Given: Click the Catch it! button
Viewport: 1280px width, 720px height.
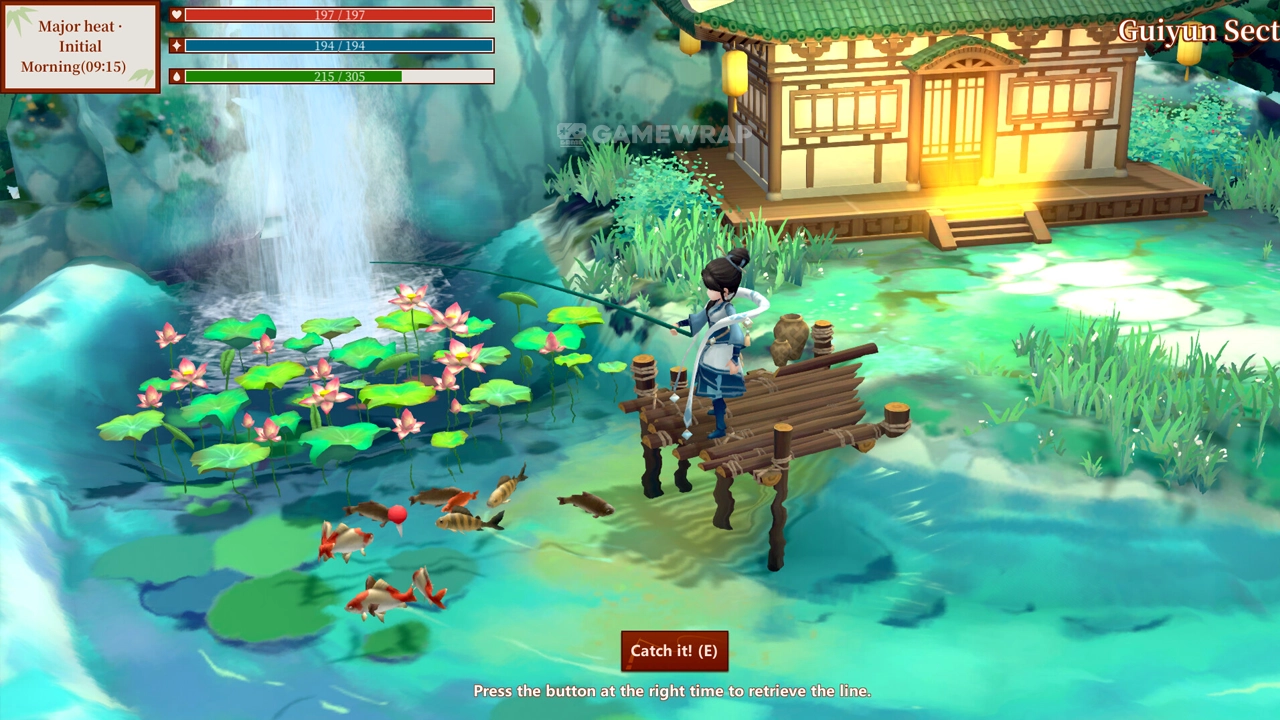Looking at the screenshot, I should click(x=674, y=651).
